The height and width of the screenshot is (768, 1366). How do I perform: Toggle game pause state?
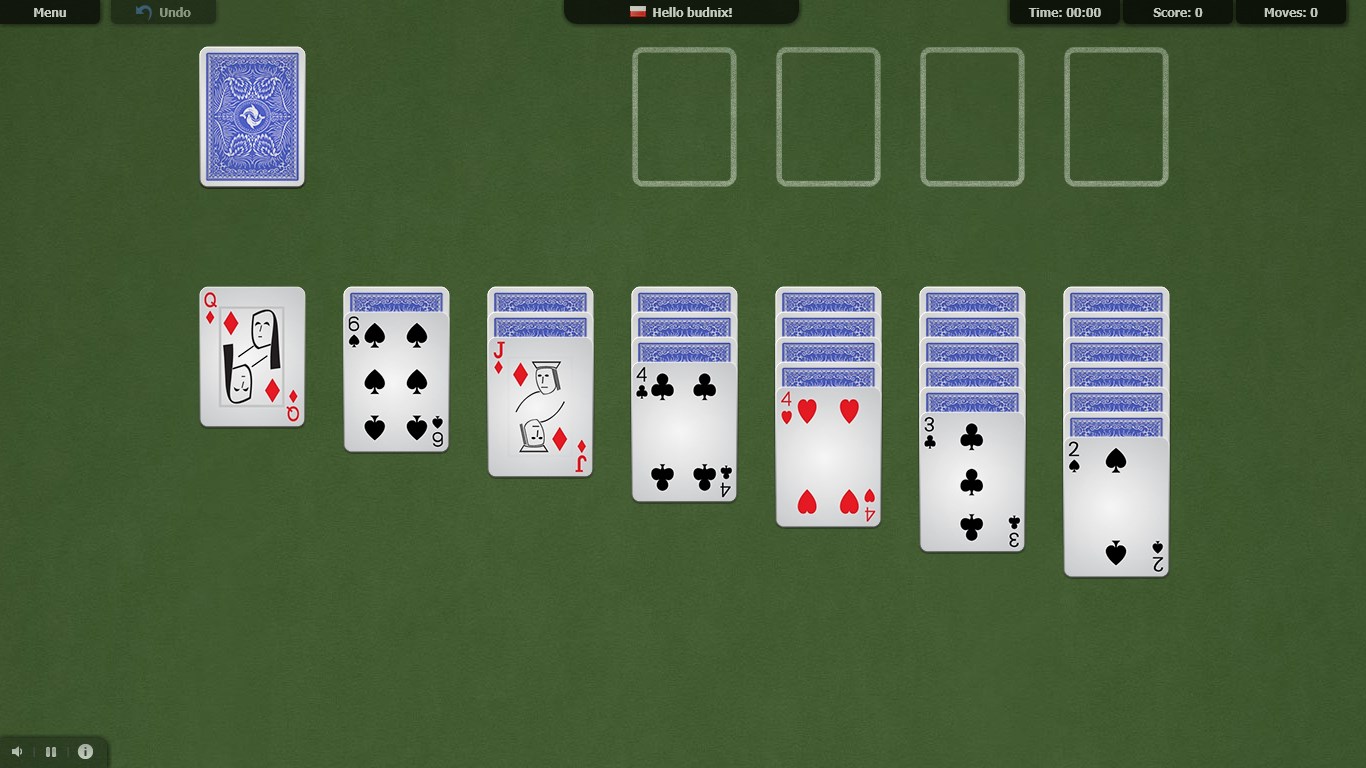coord(50,751)
